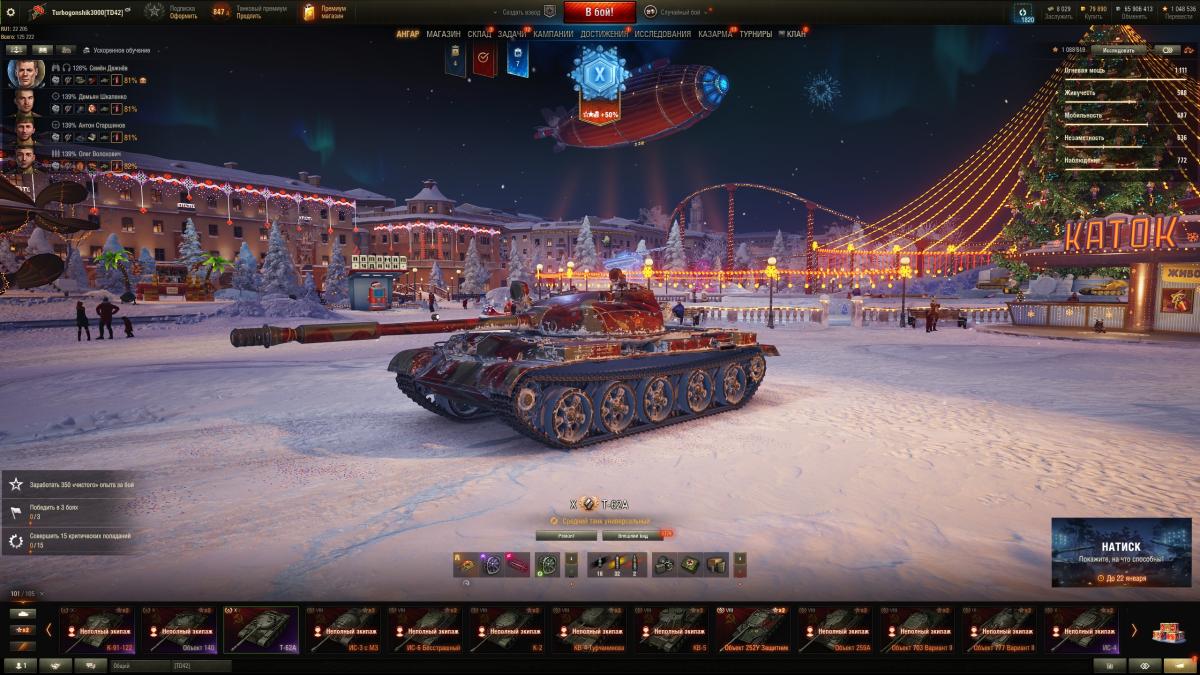Open the Исследования (Research) tab
1200x675 pixels.
click(662, 34)
